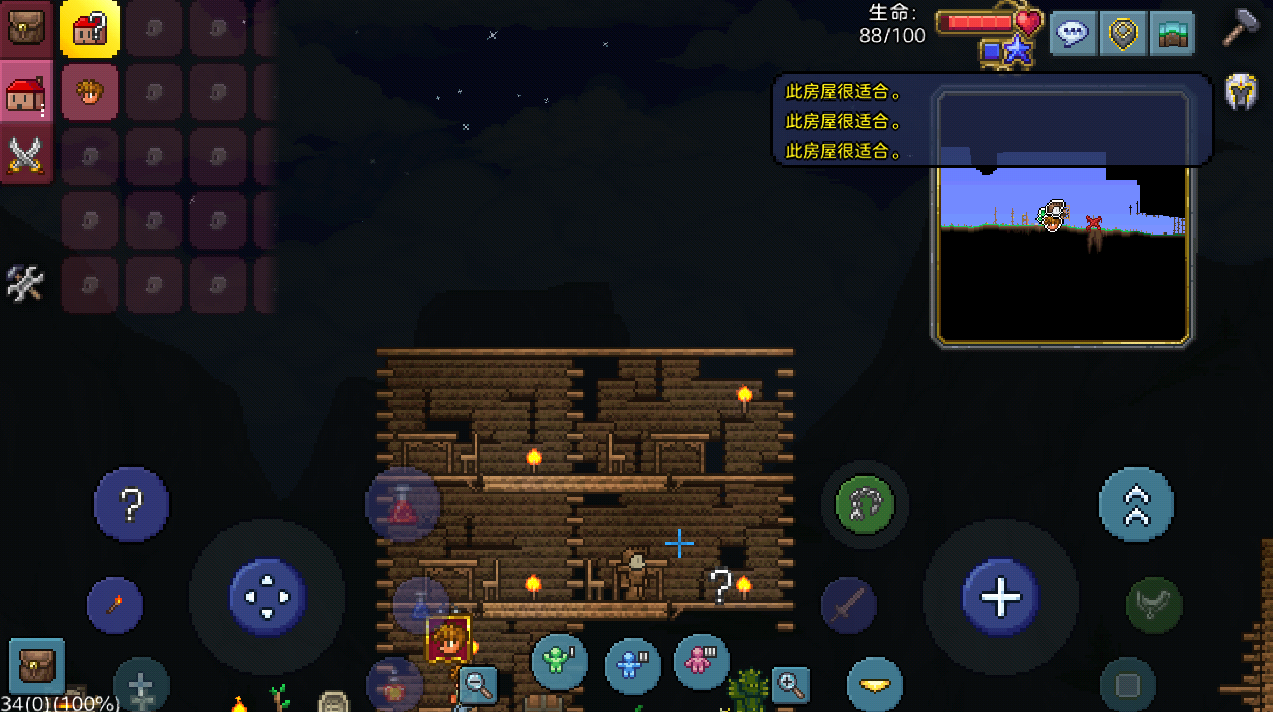Tap the blue question mark button
Viewport: 1273px width, 712px height.
pos(131,505)
